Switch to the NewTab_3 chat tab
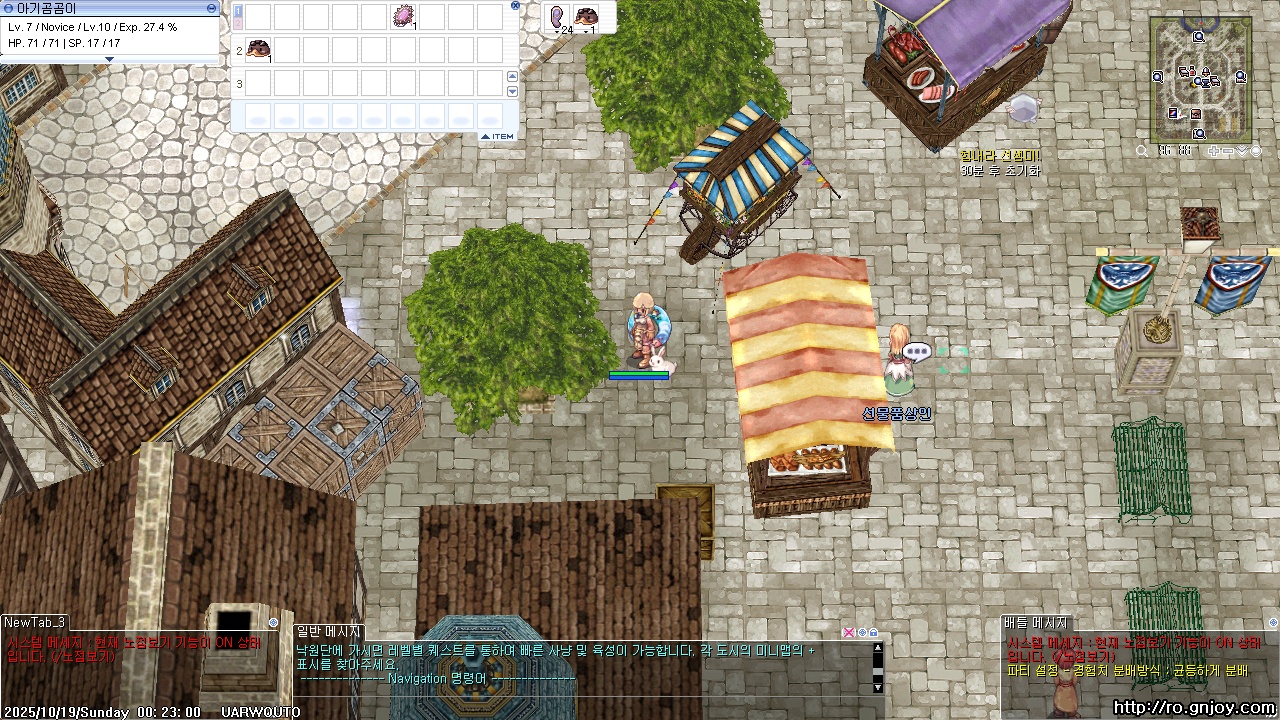The height and width of the screenshot is (720, 1280). tap(35, 622)
